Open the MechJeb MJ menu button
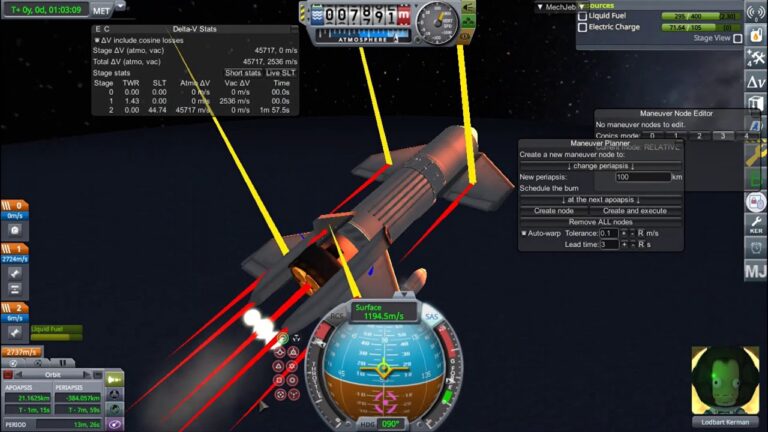Viewport: 768px width, 432px height. tap(755, 270)
